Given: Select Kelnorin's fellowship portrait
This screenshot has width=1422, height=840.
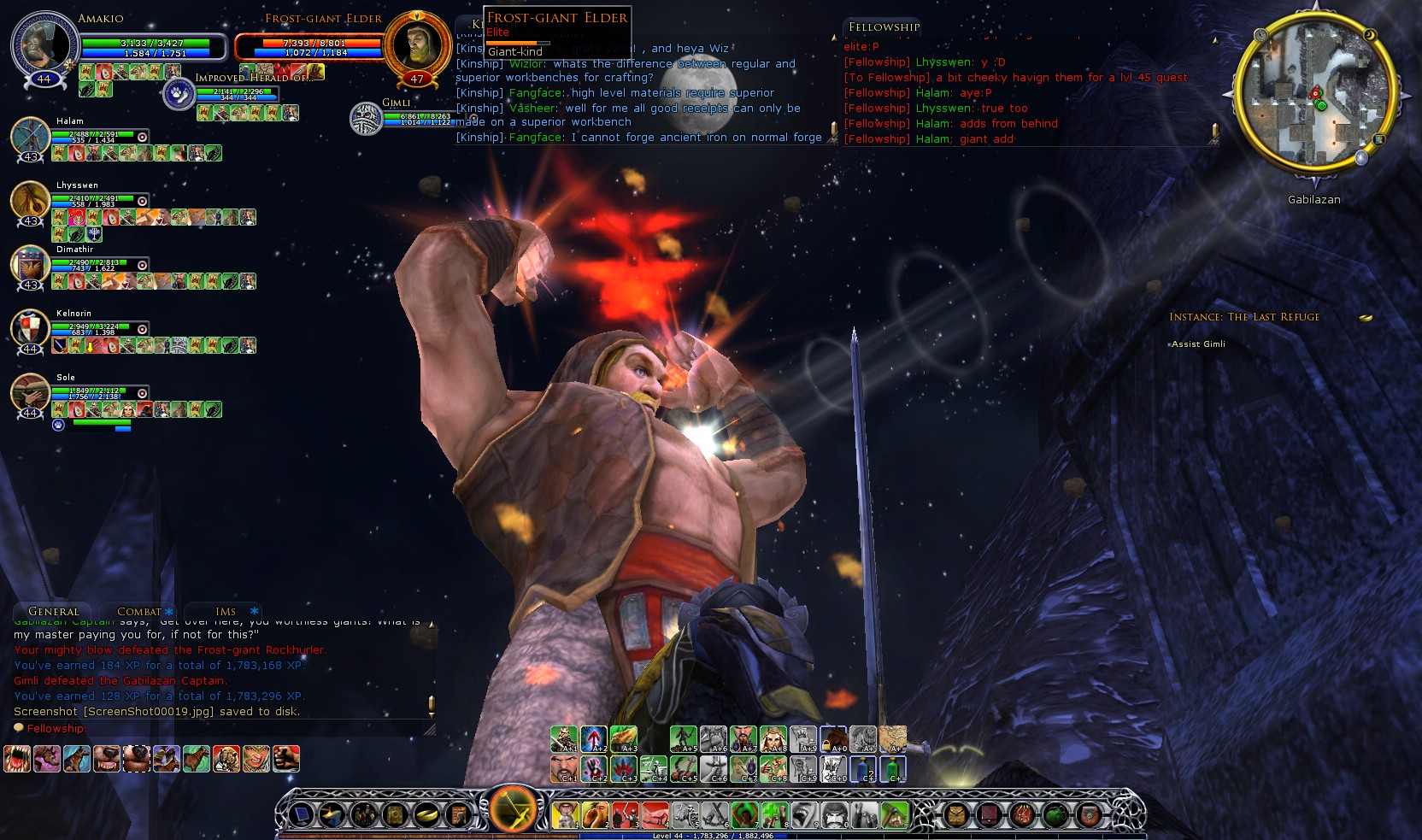Looking at the screenshot, I should (x=31, y=329).
